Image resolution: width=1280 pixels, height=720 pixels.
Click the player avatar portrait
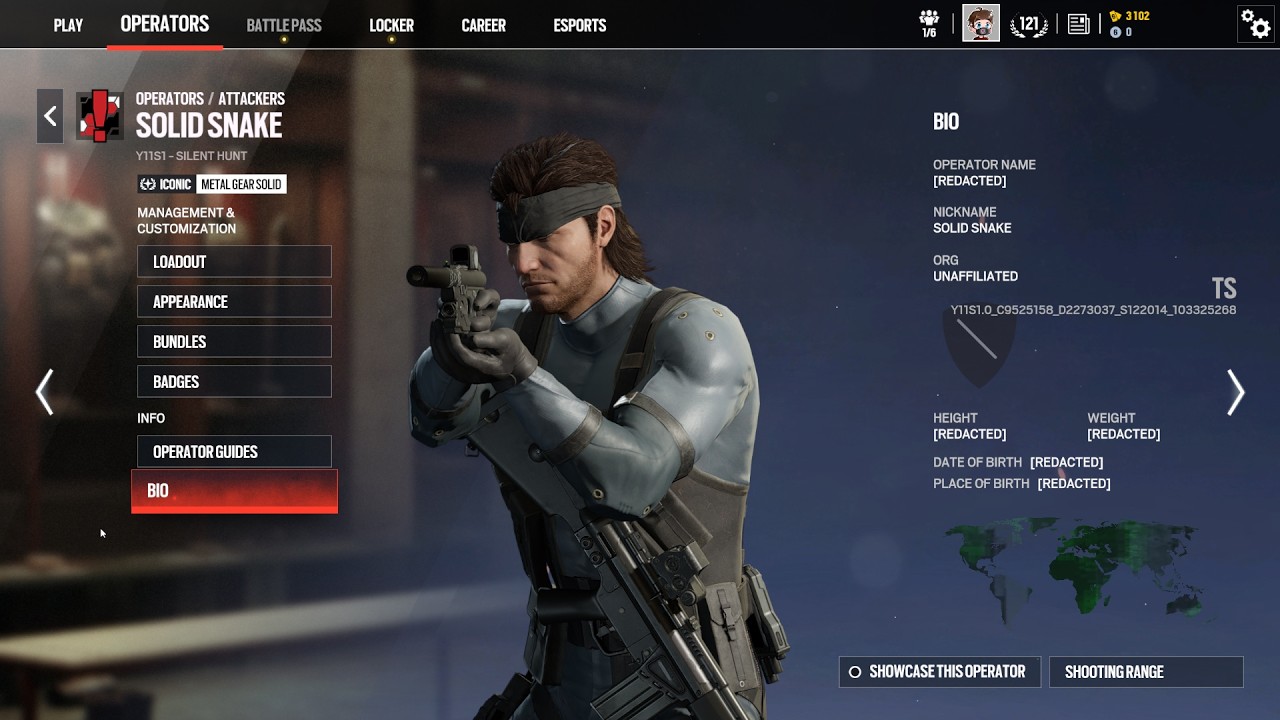tap(981, 23)
